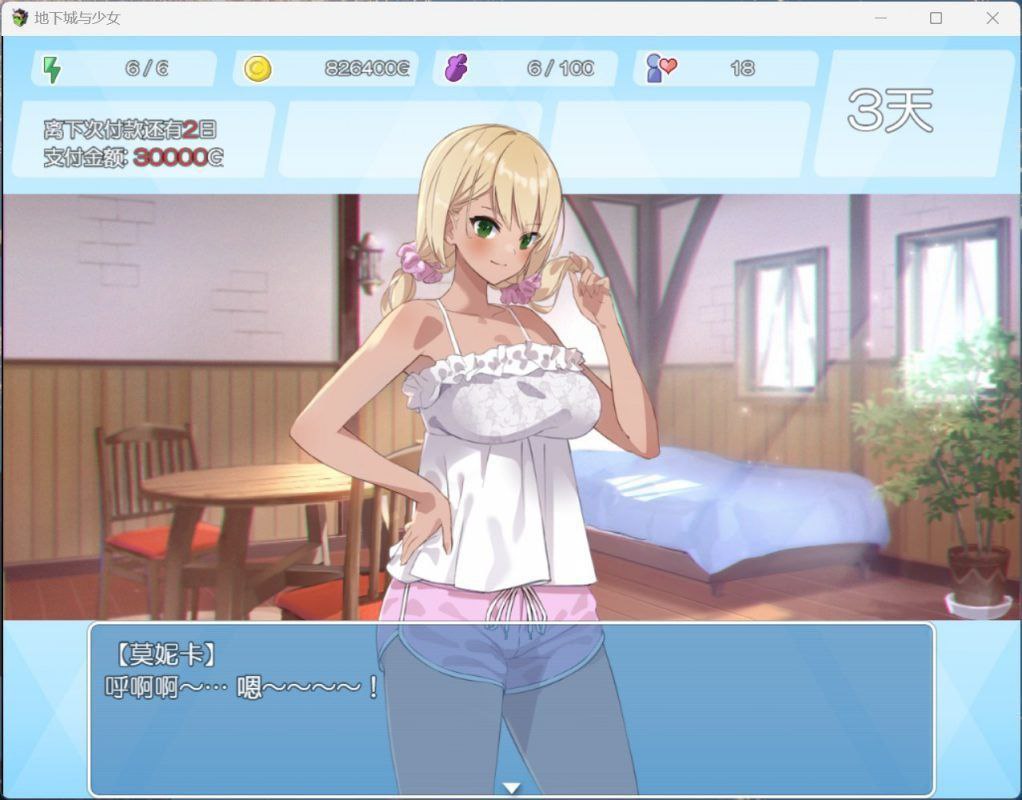This screenshot has height=800, width=1022.
Task: Minimize the game window
Action: 880,18
